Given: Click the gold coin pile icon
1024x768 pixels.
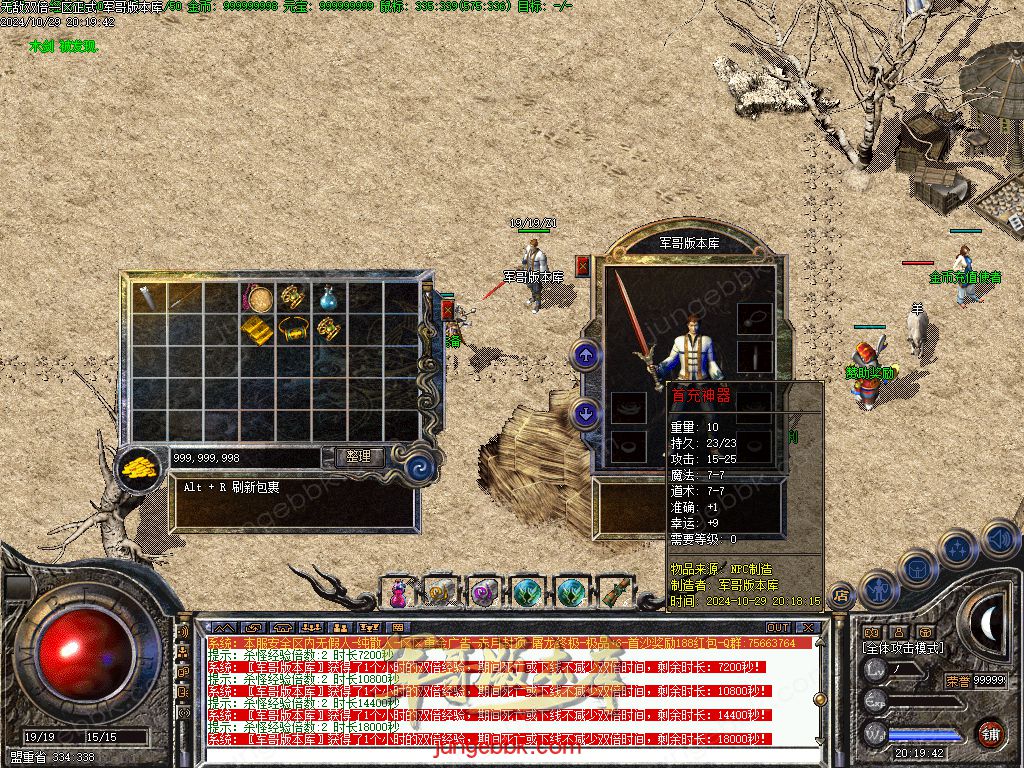Looking at the screenshot, I should pos(139,467).
